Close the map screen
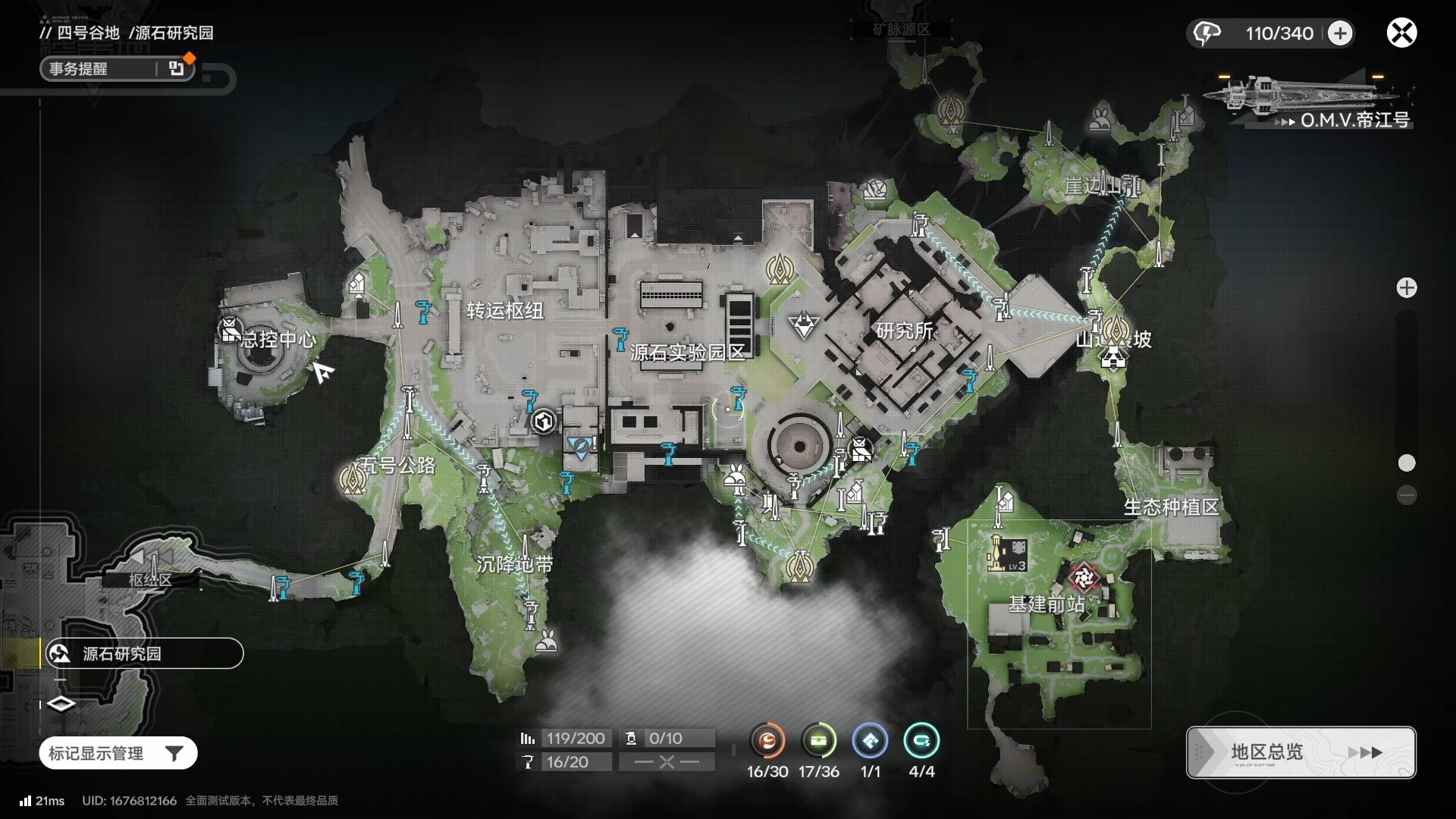Screen dimensions: 1456x819 [x=1401, y=33]
